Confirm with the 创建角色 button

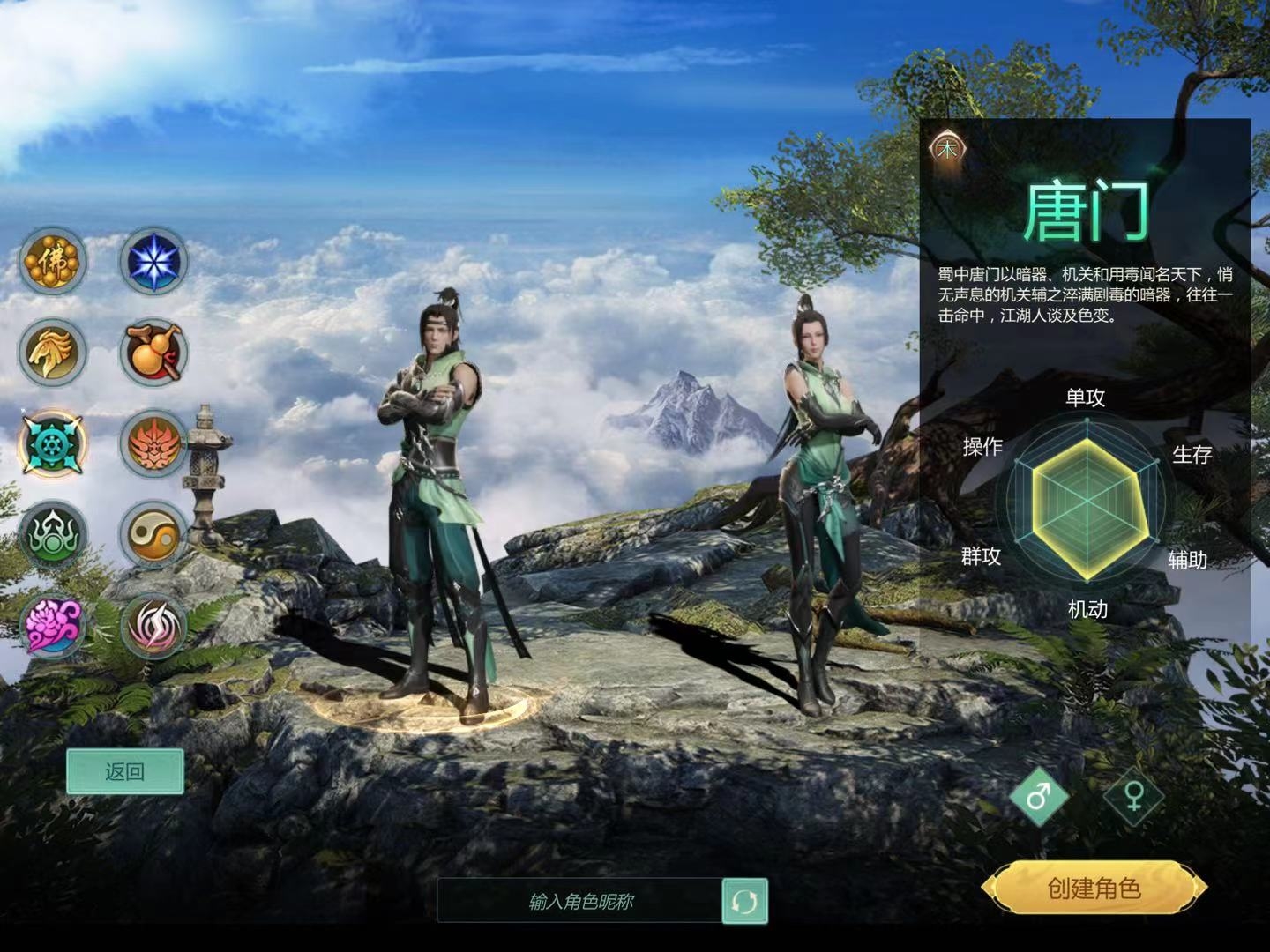tap(1094, 889)
